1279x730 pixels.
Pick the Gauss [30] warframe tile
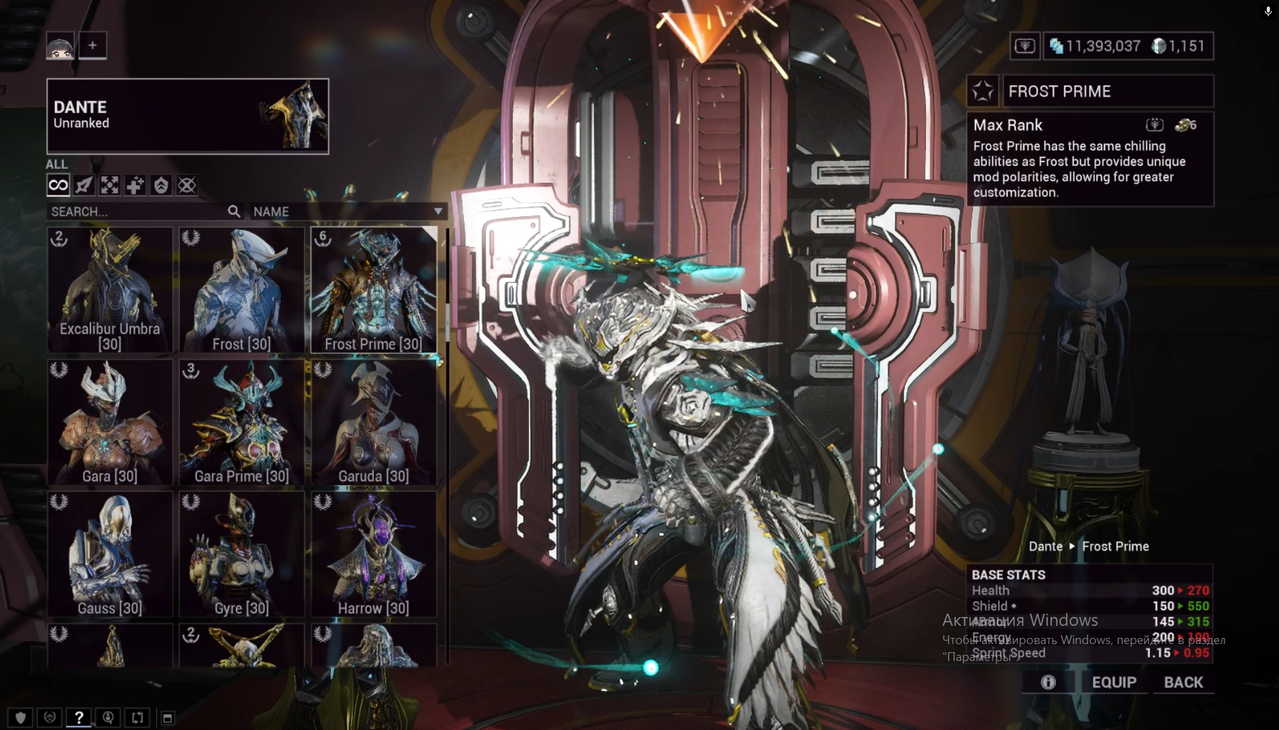(110, 554)
